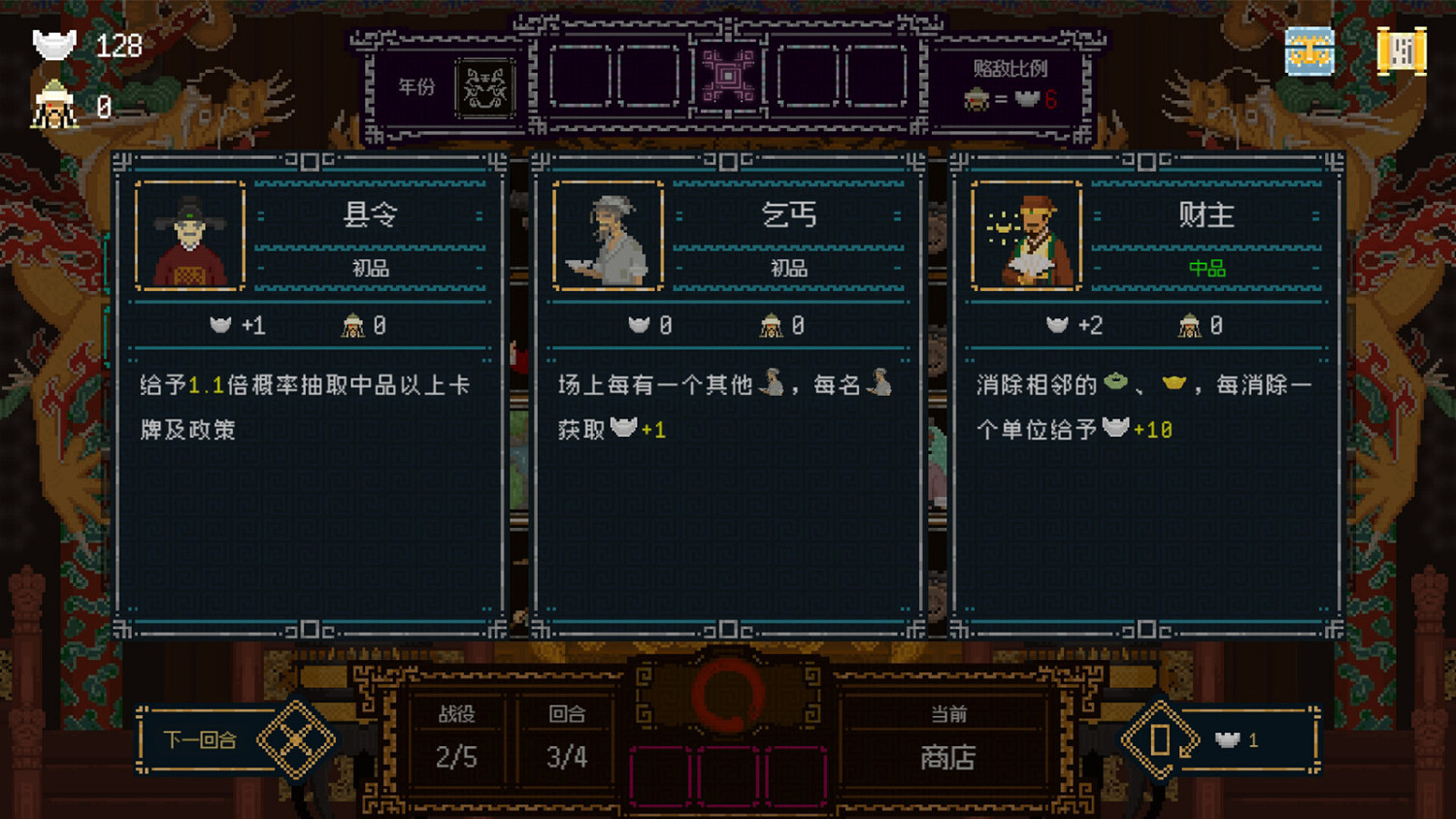Select the 财主 card portrait
1456x819 pixels.
click(x=1026, y=235)
